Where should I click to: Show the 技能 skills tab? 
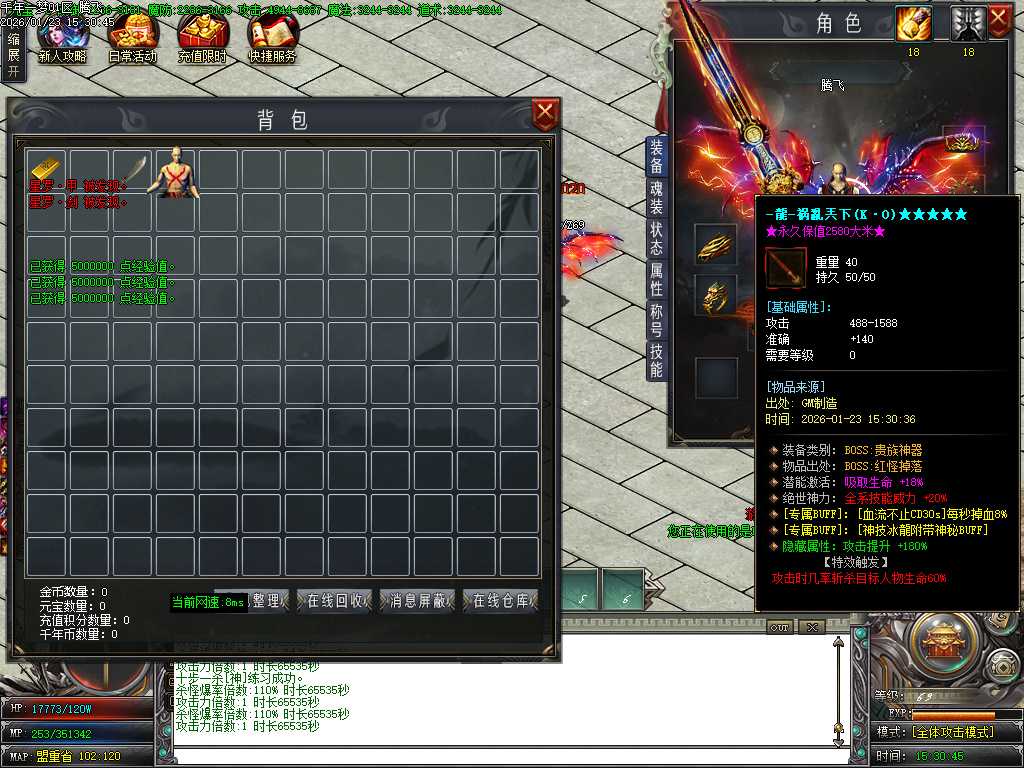[x=656, y=360]
